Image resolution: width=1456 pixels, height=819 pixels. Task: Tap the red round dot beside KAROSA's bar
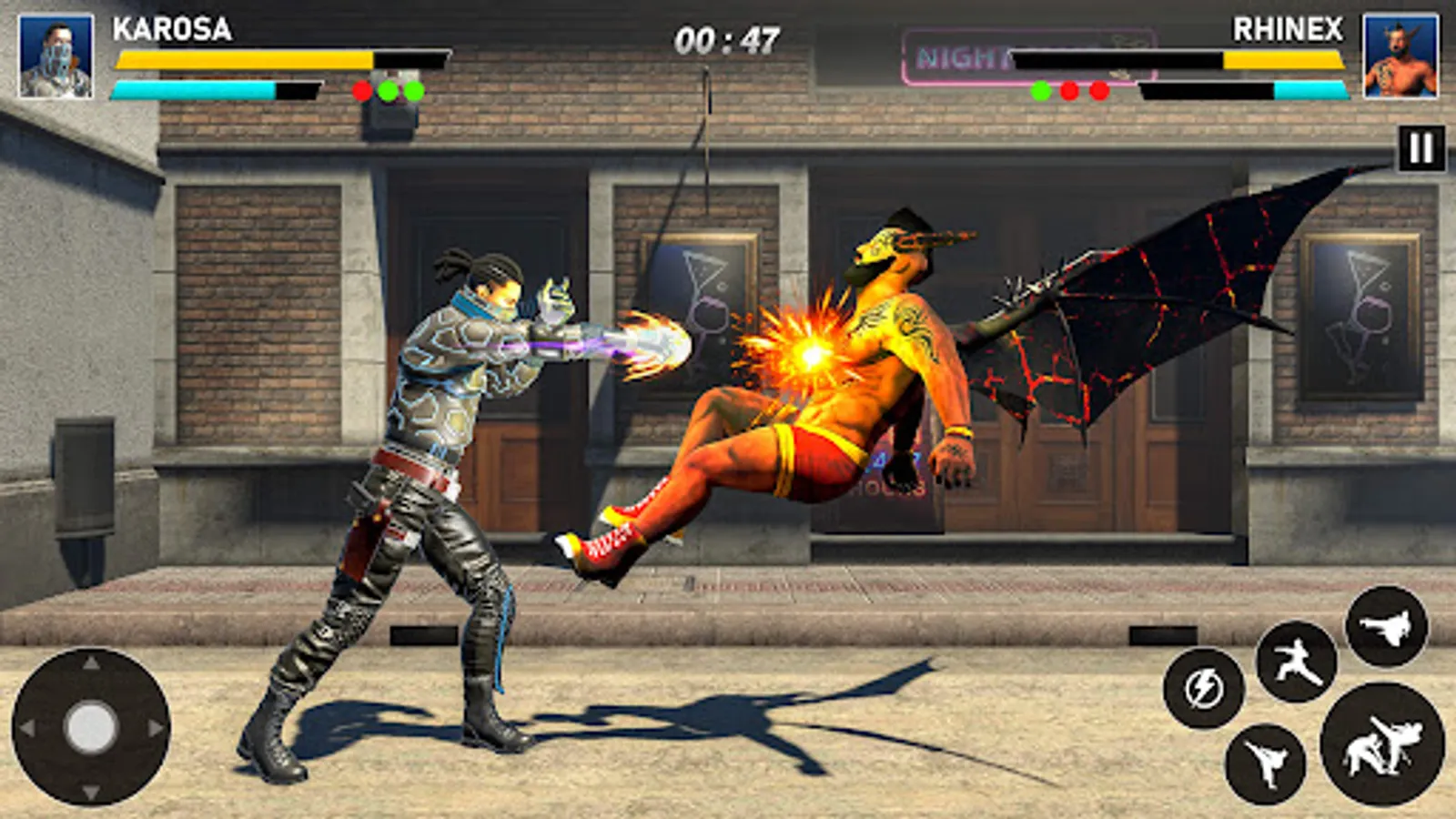tap(361, 90)
